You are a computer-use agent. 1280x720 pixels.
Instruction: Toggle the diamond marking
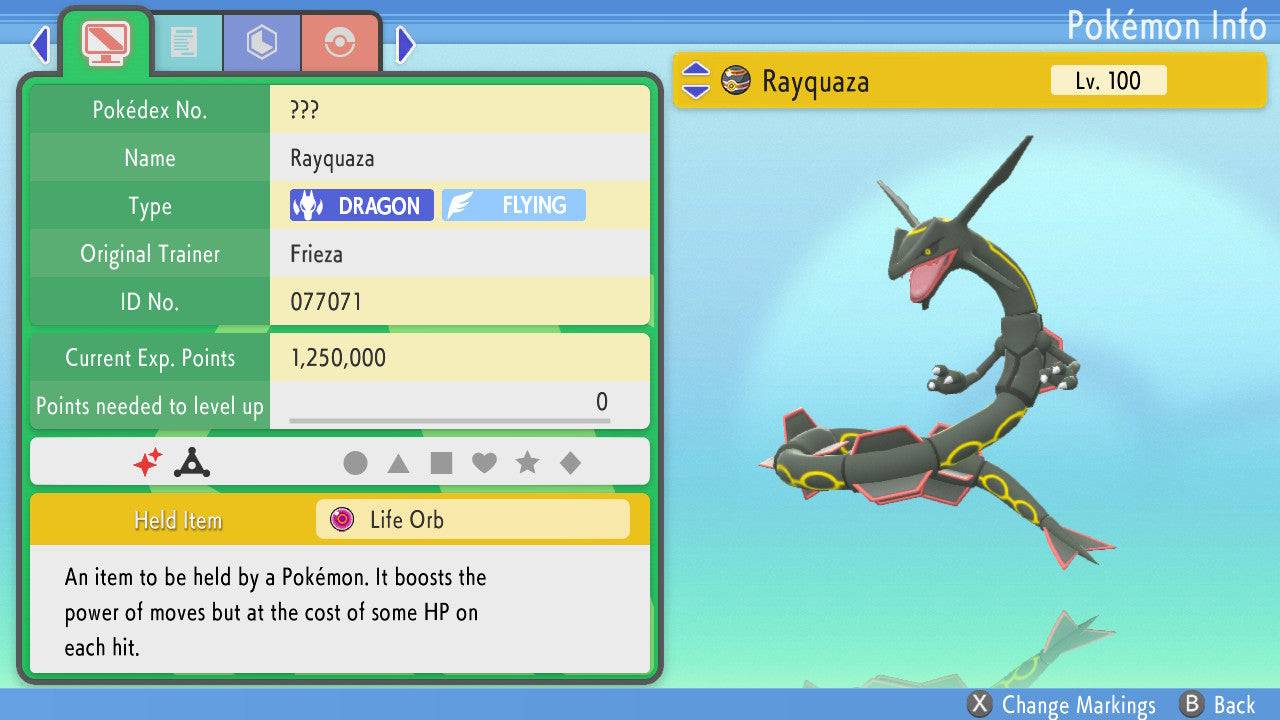(x=570, y=463)
